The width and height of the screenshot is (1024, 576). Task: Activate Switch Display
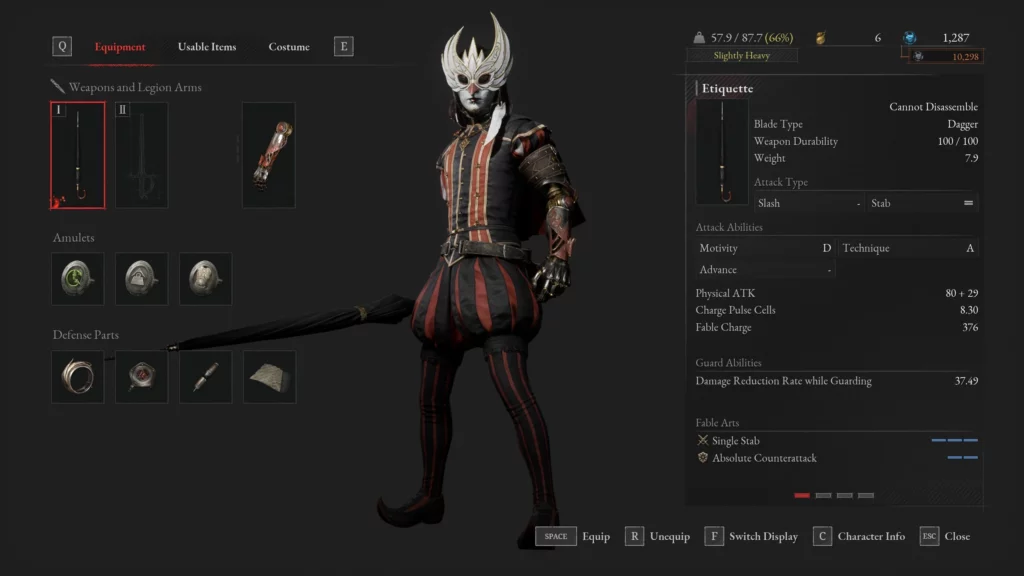[x=751, y=537]
